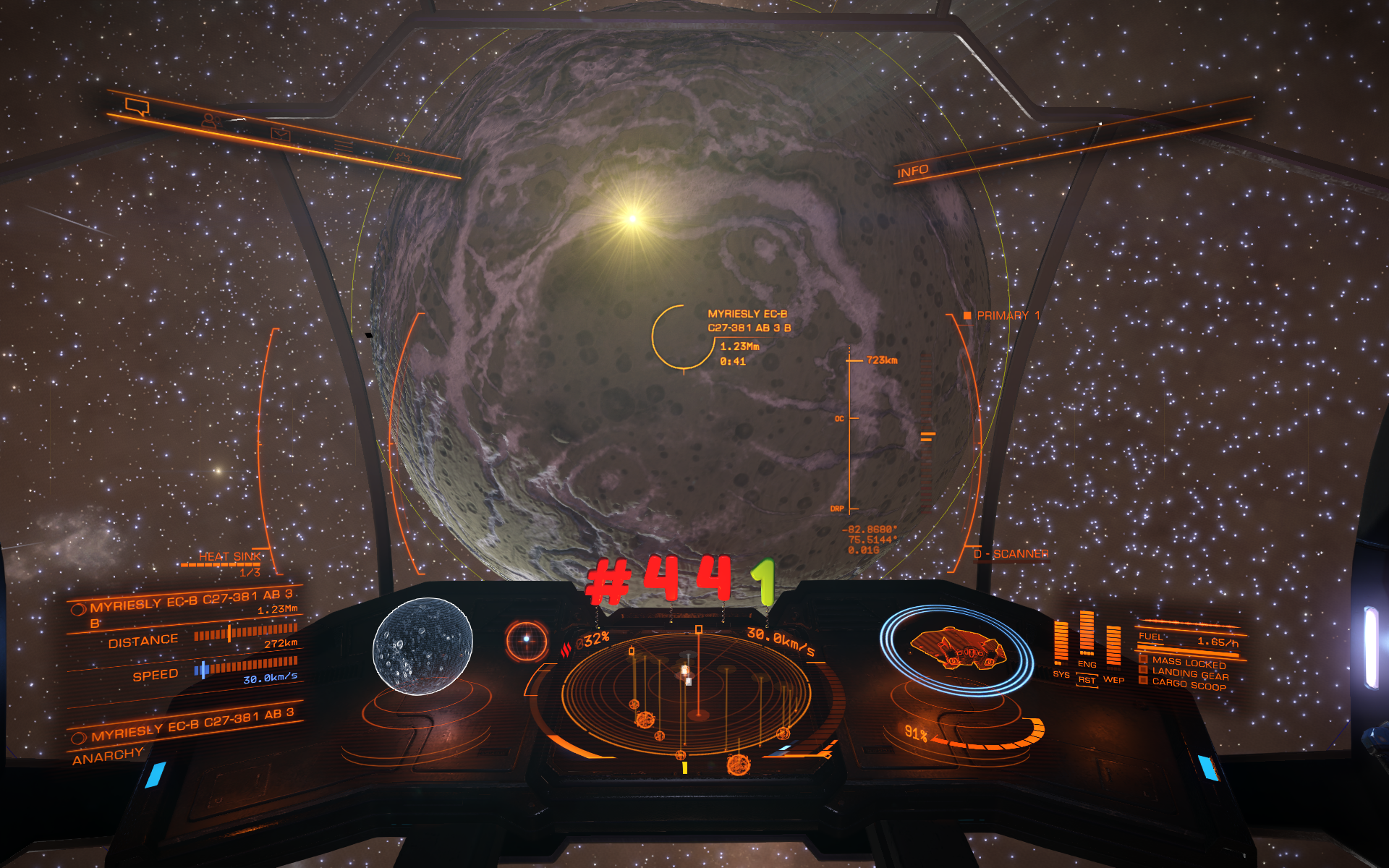Show the comms history lines tab
1389x868 pixels.
click(344, 146)
